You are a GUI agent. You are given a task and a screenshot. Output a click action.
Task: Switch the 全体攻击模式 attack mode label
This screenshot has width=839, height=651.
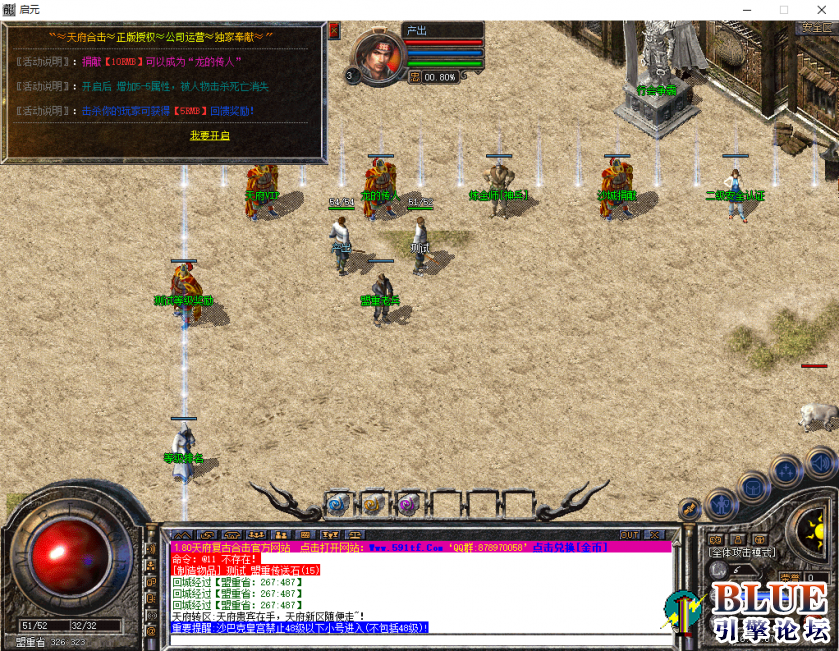pyautogui.click(x=742, y=552)
